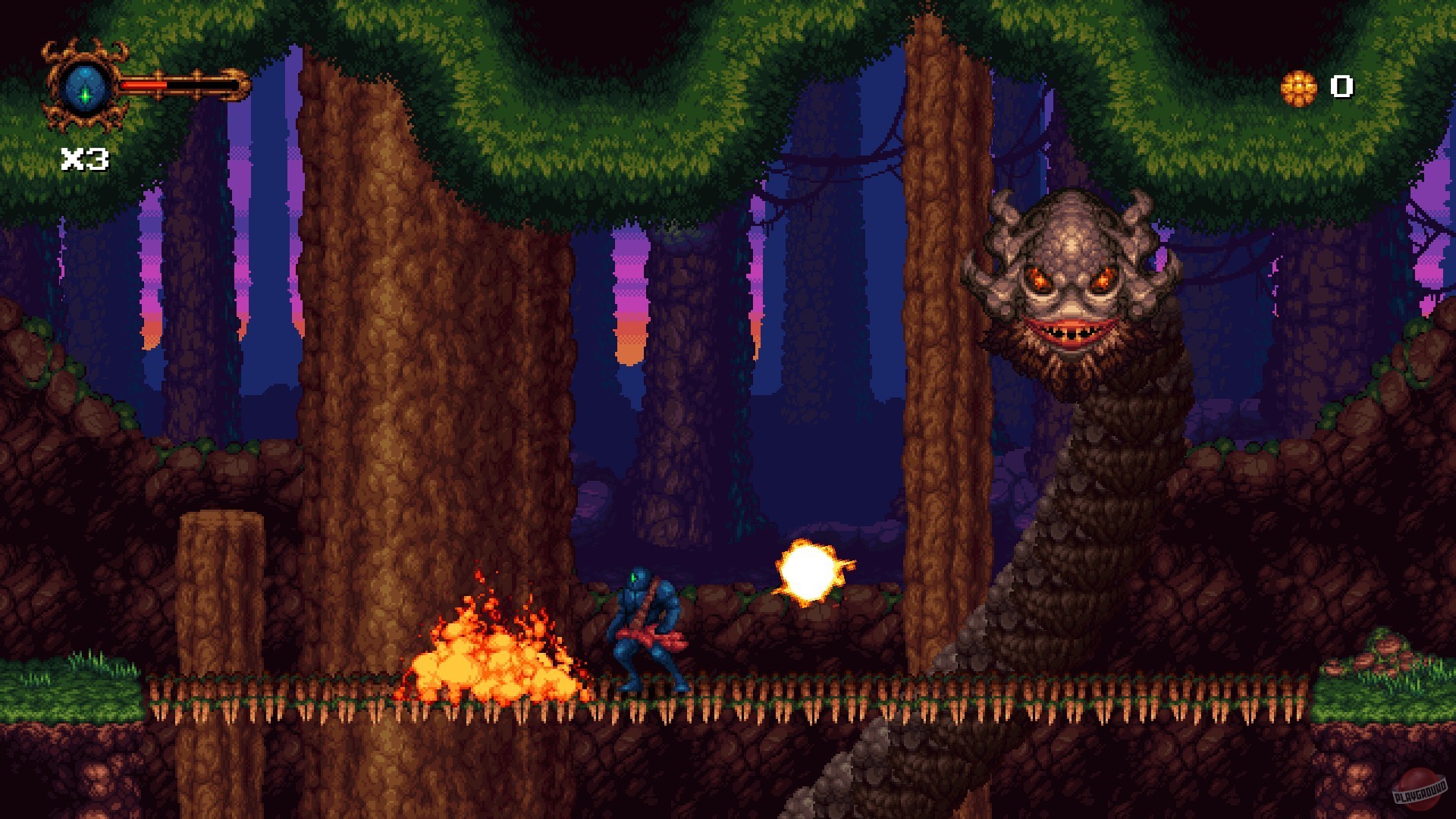Click the zero score readout top right
Viewport: 1456px width, 819px height.
1342,86
